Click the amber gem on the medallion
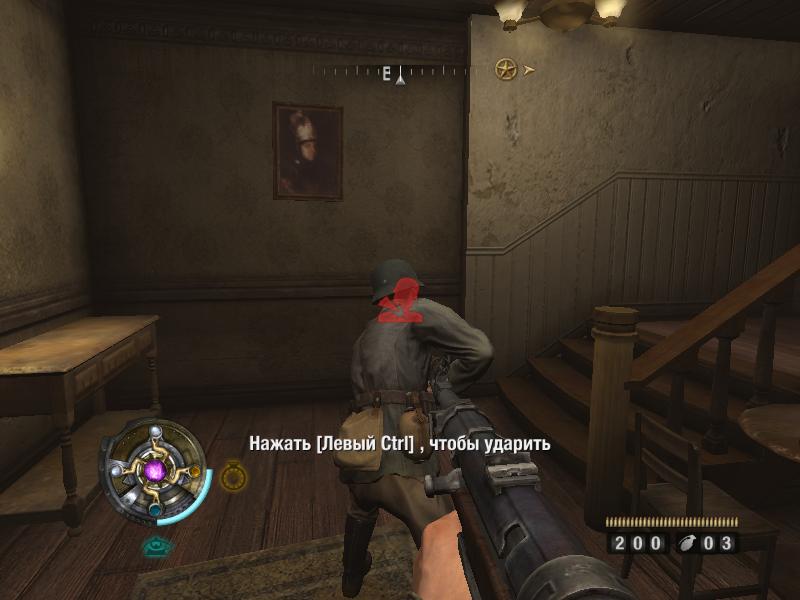This screenshot has width=800, height=600. 195,470
